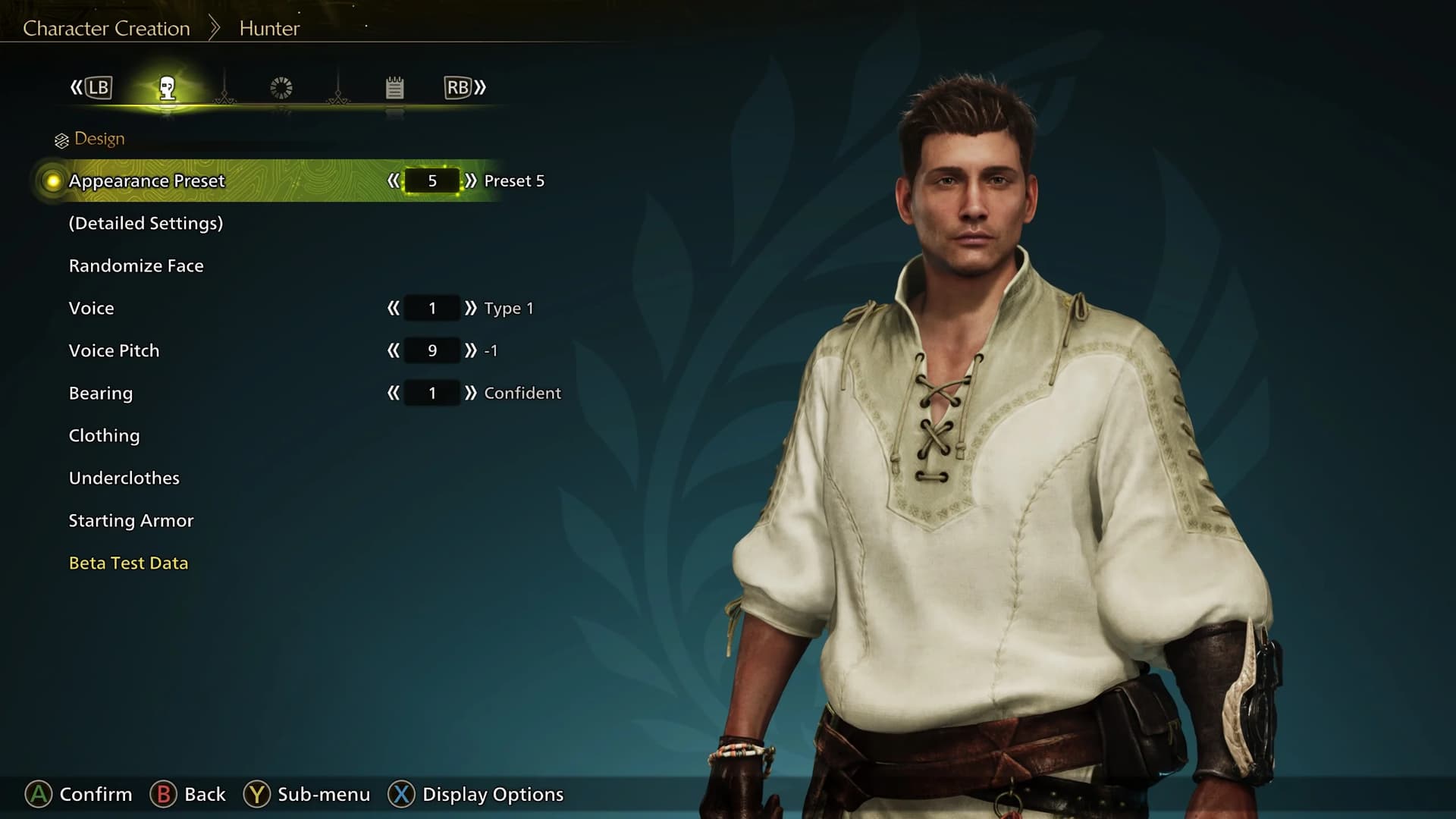
Task: Open the notepad icon tab
Action: click(394, 87)
